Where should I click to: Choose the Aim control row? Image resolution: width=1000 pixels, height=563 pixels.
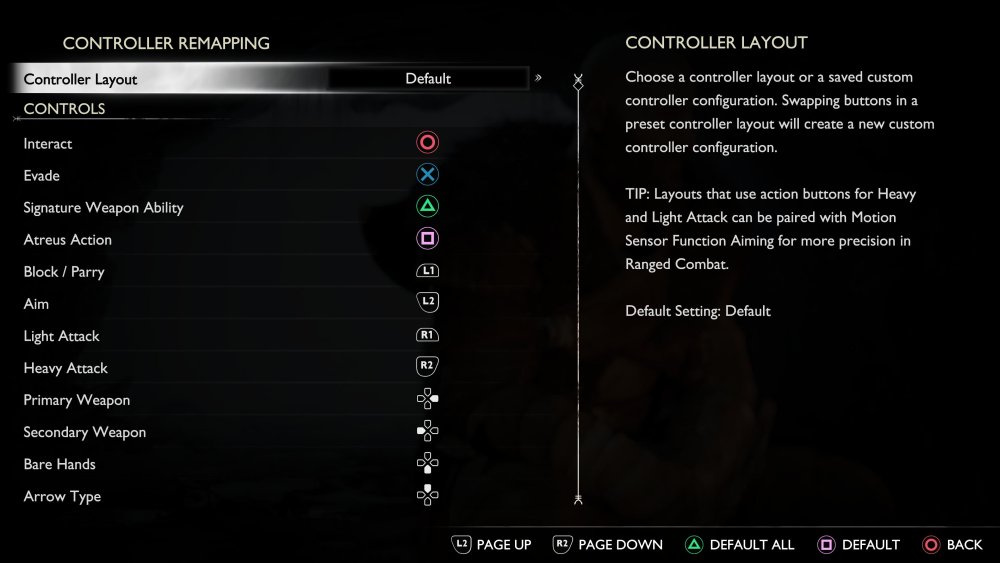[x=230, y=304]
